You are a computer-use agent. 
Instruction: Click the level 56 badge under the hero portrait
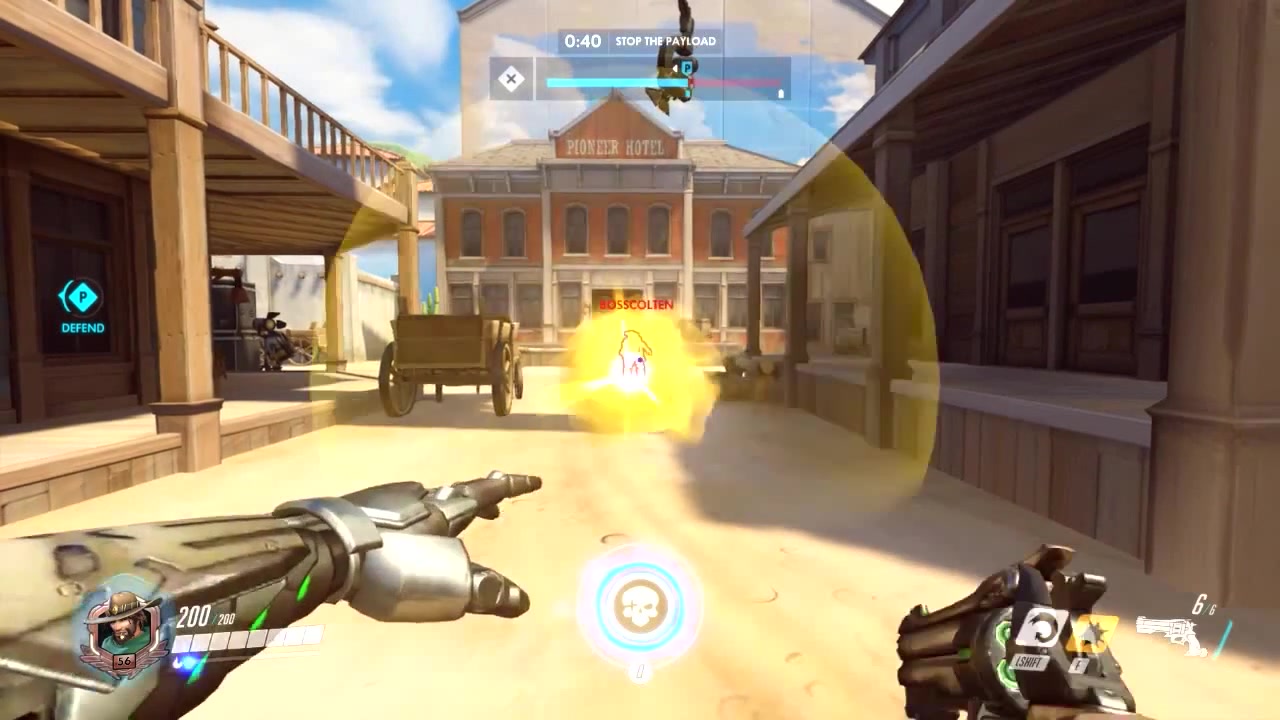(123, 661)
